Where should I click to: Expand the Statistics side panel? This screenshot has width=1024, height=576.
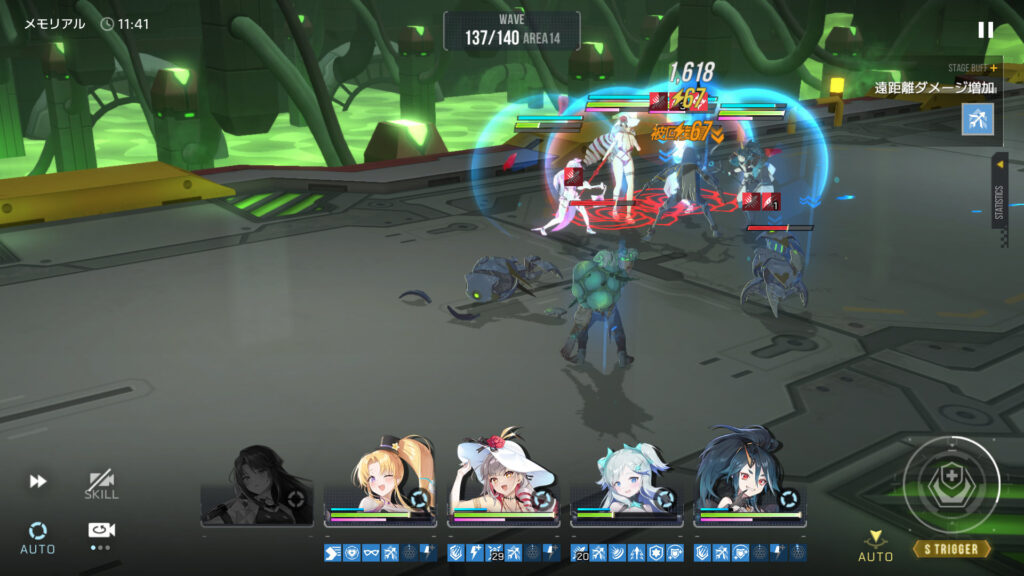point(999,190)
